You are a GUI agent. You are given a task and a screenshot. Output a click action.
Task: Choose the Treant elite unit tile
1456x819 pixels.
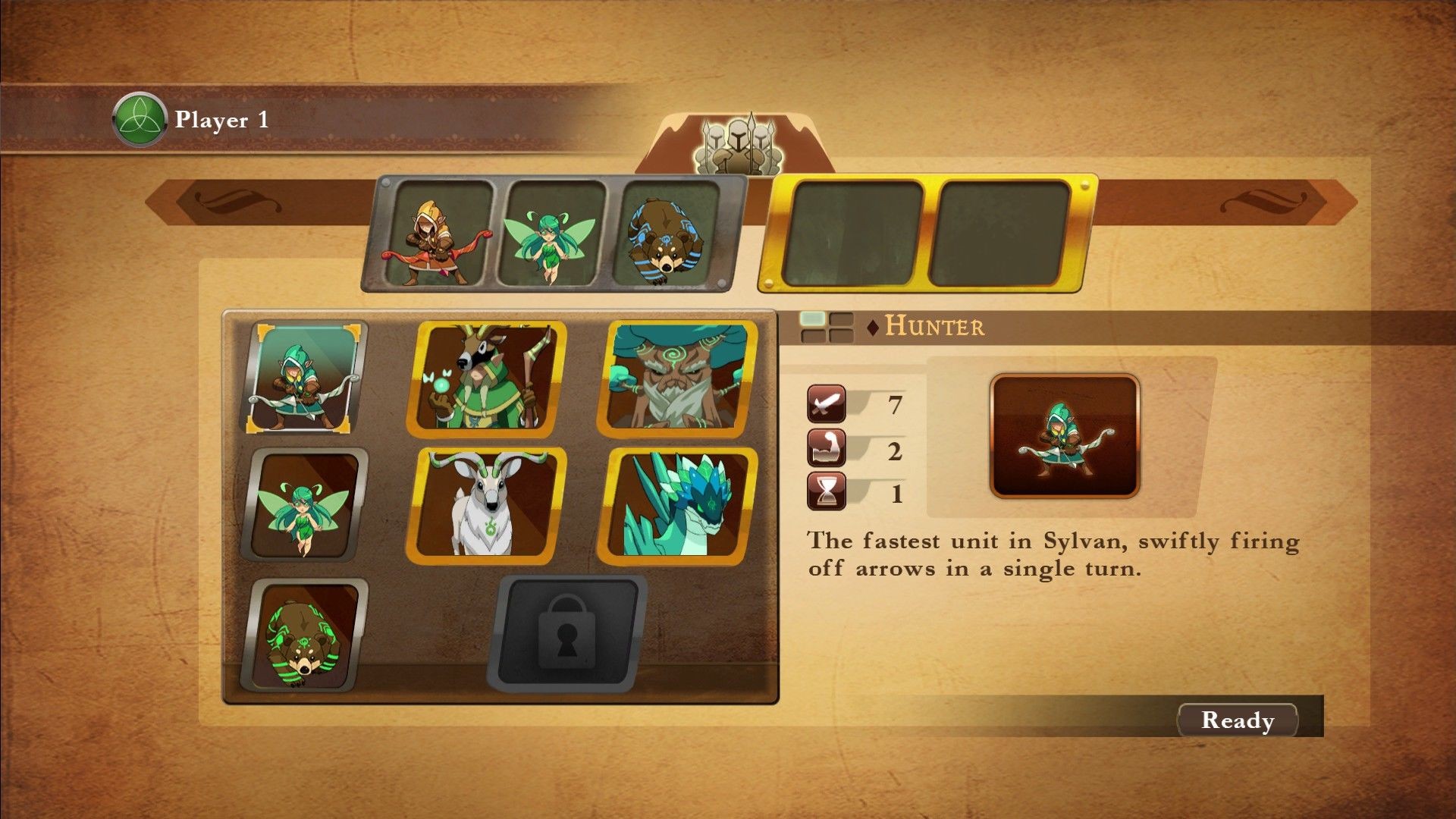679,378
